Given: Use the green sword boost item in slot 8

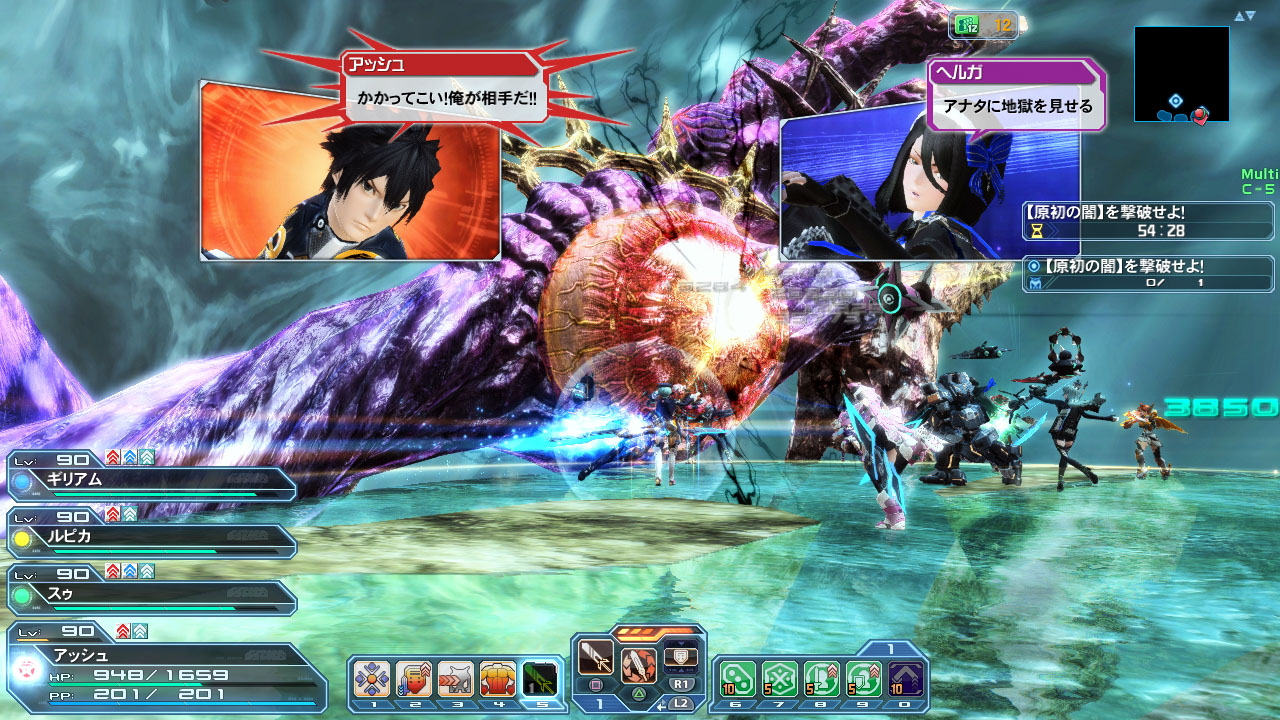Looking at the screenshot, I should tap(822, 678).
